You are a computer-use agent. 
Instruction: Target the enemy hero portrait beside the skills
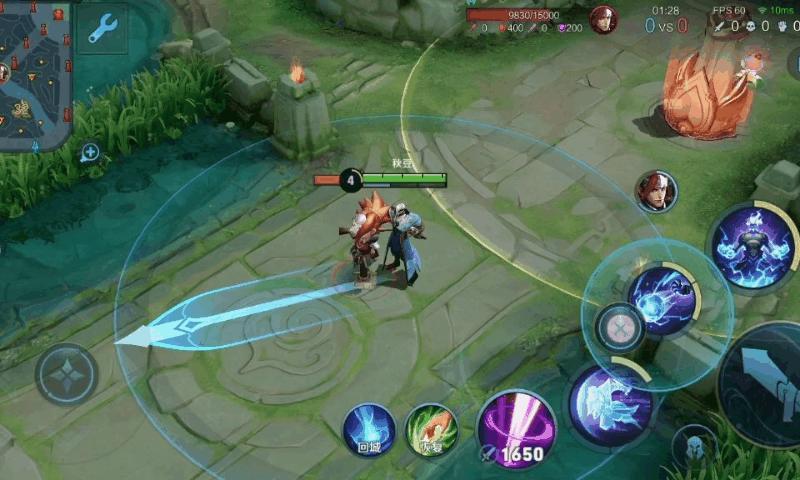coord(656,191)
